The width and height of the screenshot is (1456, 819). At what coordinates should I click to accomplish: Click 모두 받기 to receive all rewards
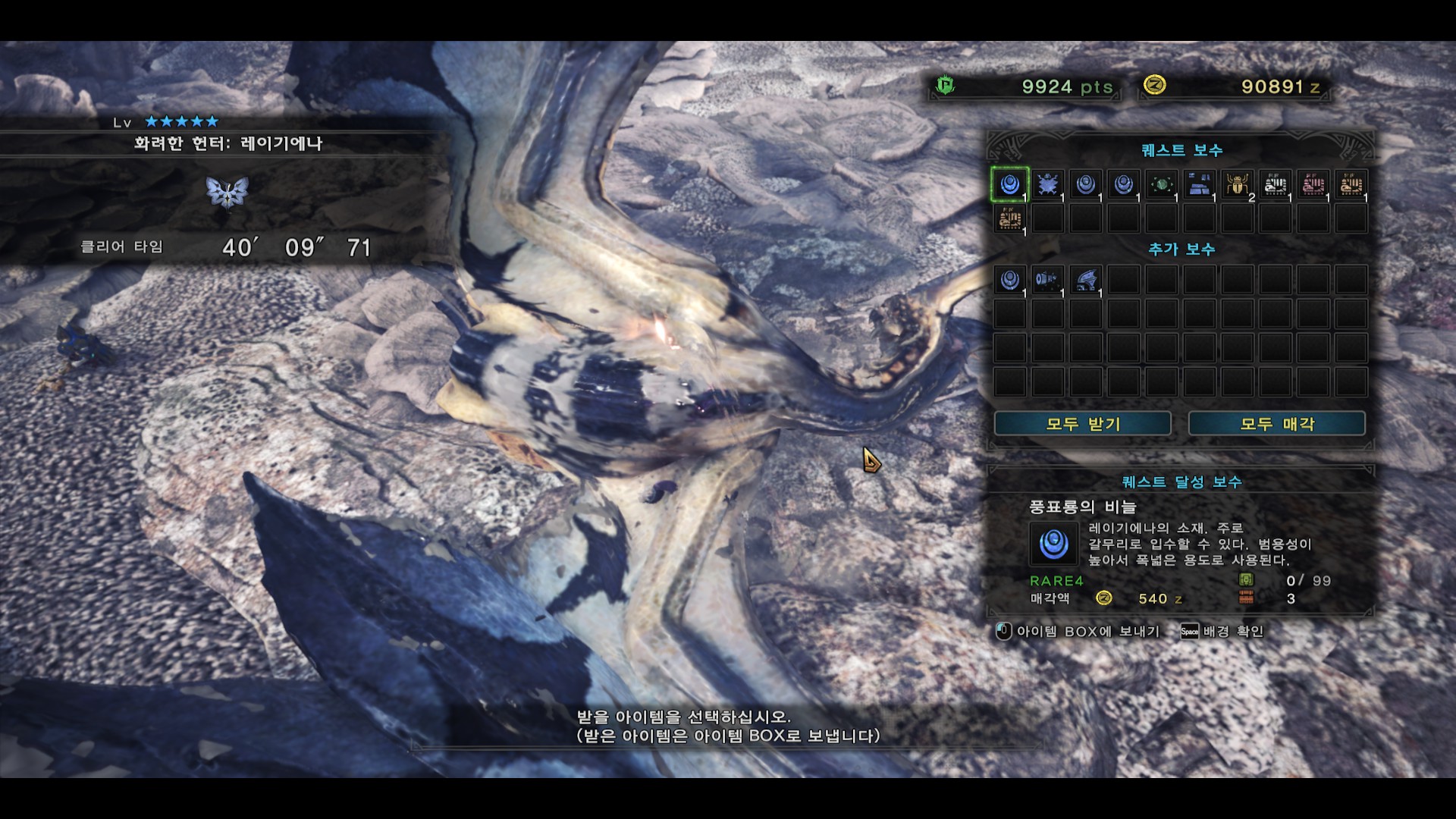coord(1082,424)
